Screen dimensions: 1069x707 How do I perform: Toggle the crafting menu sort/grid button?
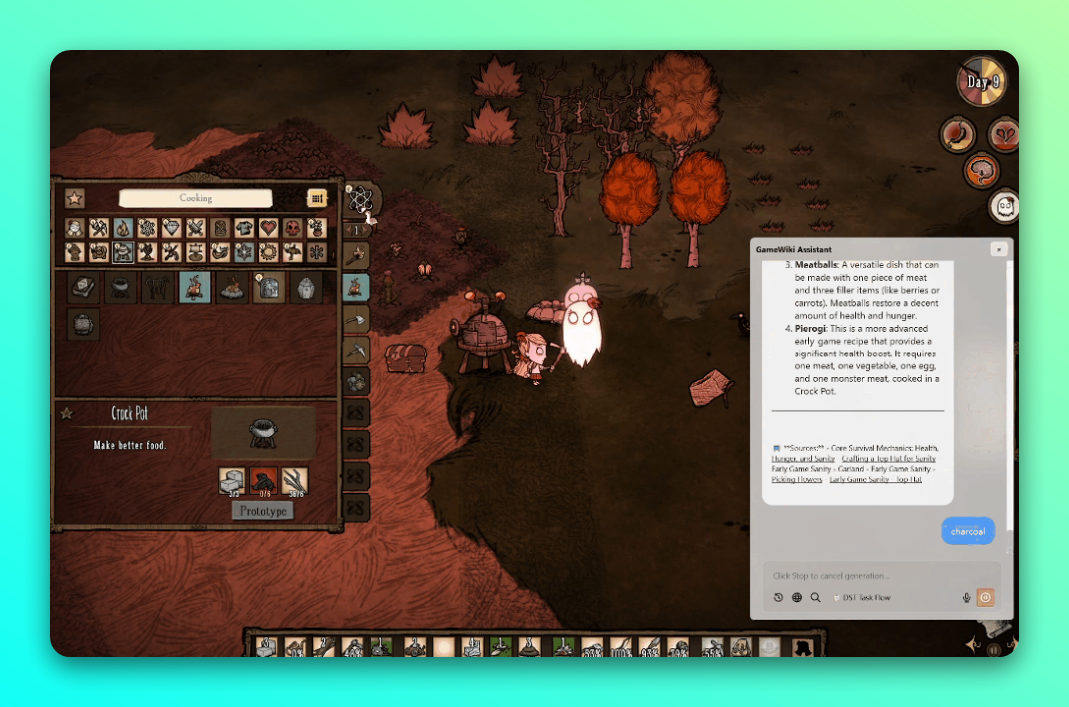tap(317, 198)
